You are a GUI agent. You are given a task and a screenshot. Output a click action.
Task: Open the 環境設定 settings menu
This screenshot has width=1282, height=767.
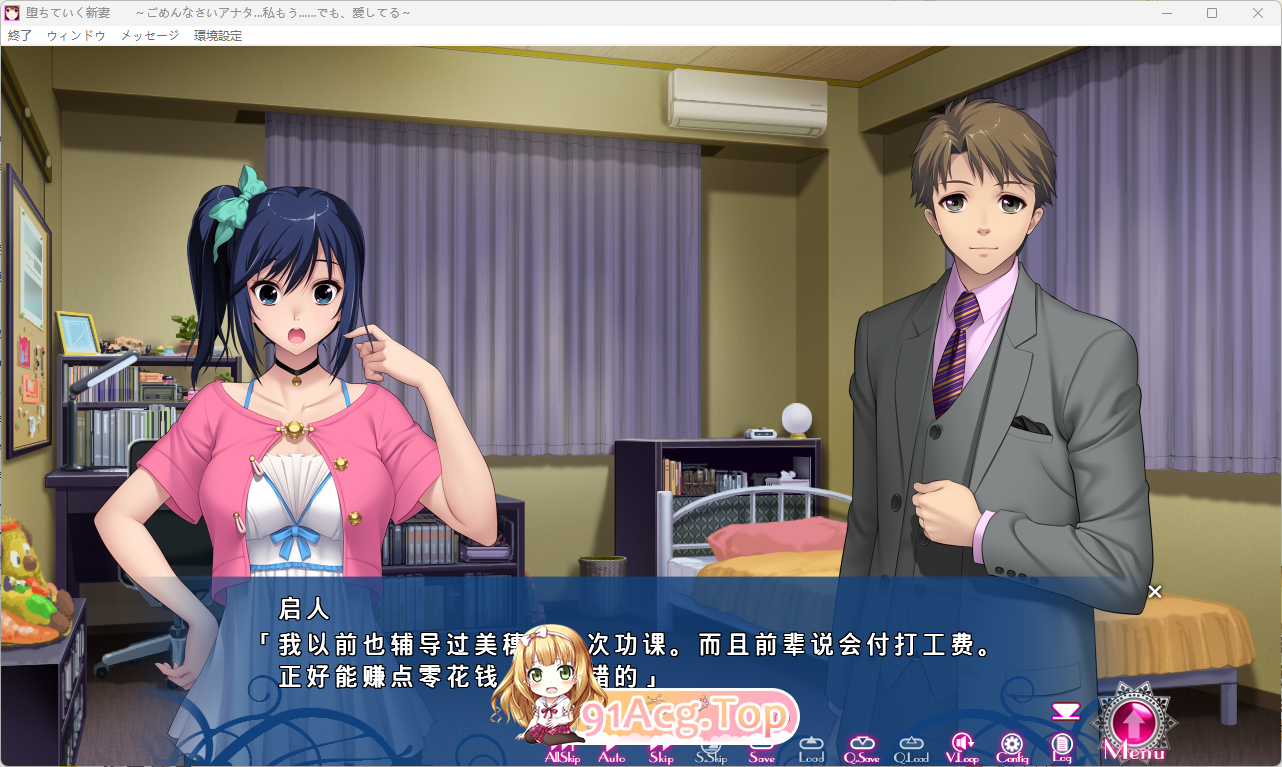(216, 33)
